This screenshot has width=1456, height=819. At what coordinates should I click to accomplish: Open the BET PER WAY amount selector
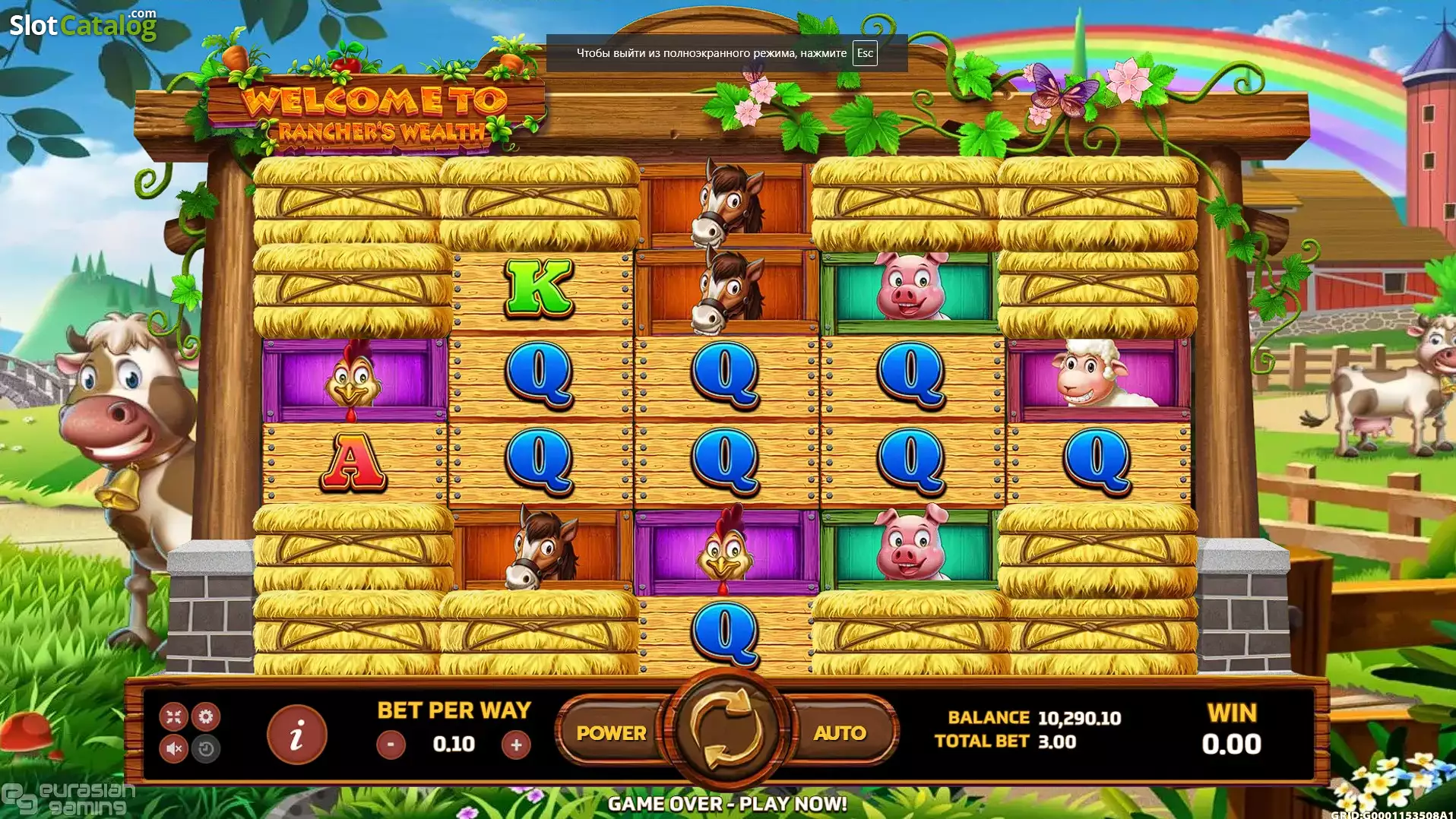click(454, 710)
